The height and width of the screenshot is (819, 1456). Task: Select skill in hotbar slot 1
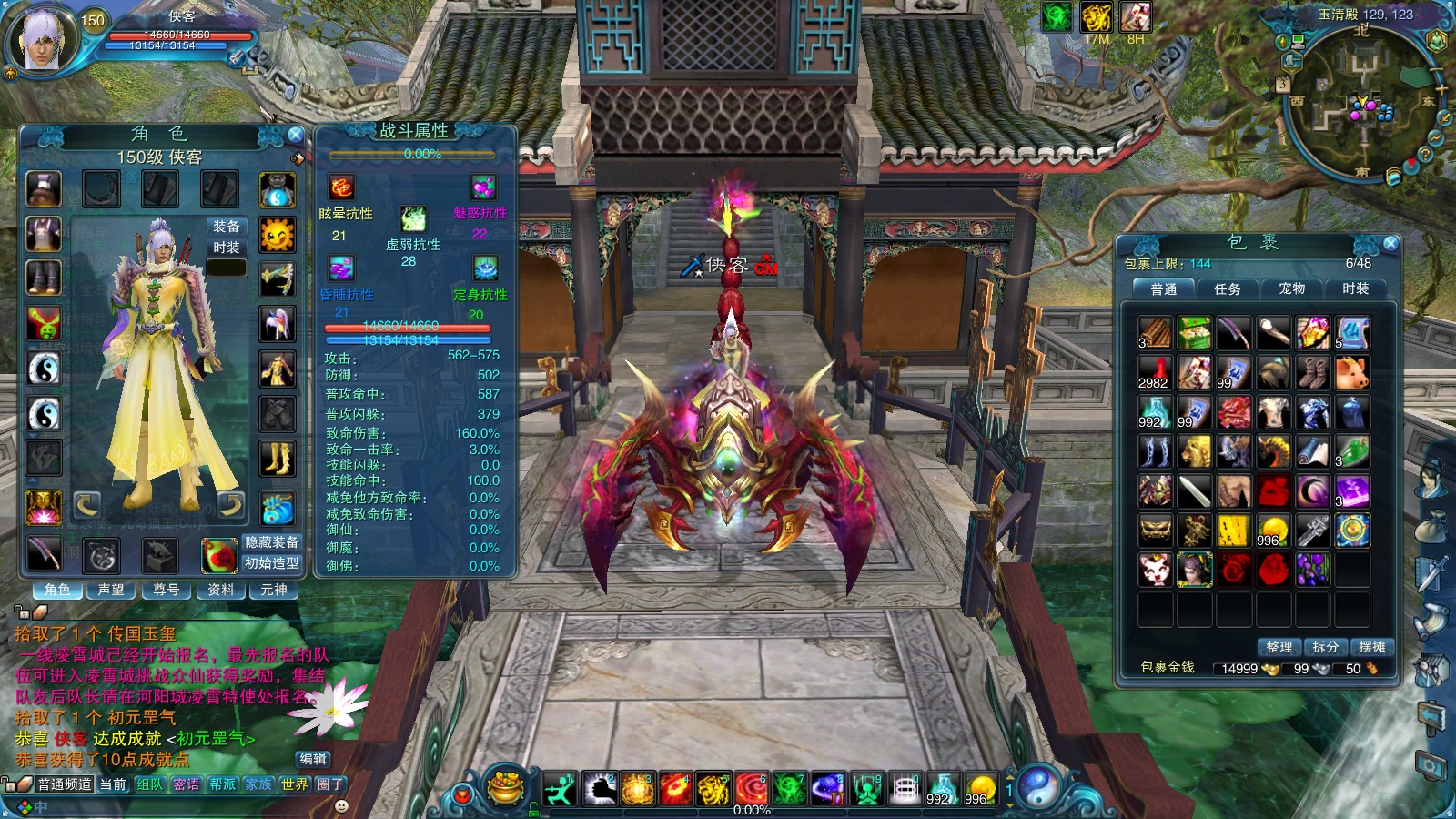(x=560, y=788)
